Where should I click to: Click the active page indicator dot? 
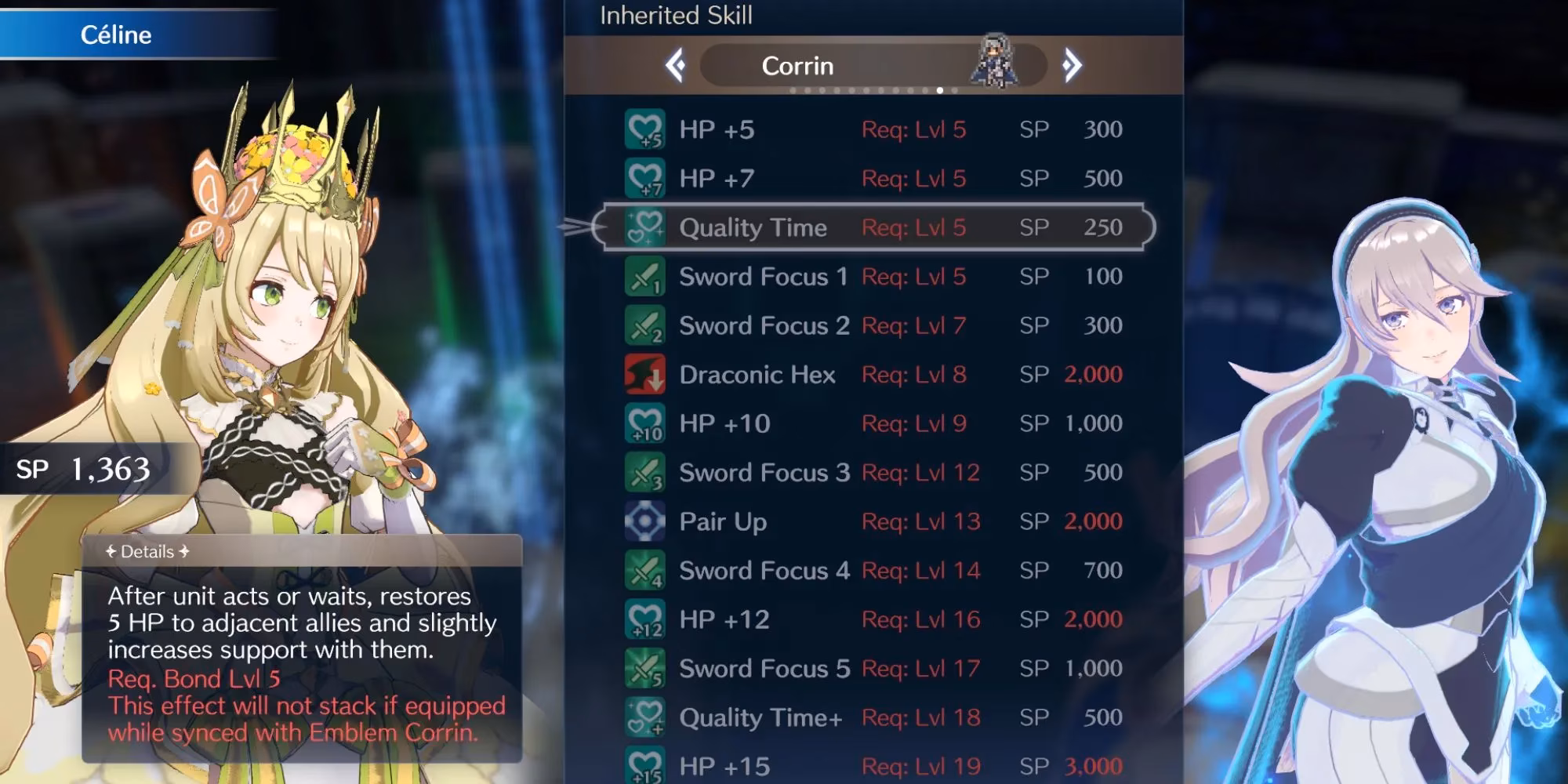pyautogui.click(x=938, y=92)
